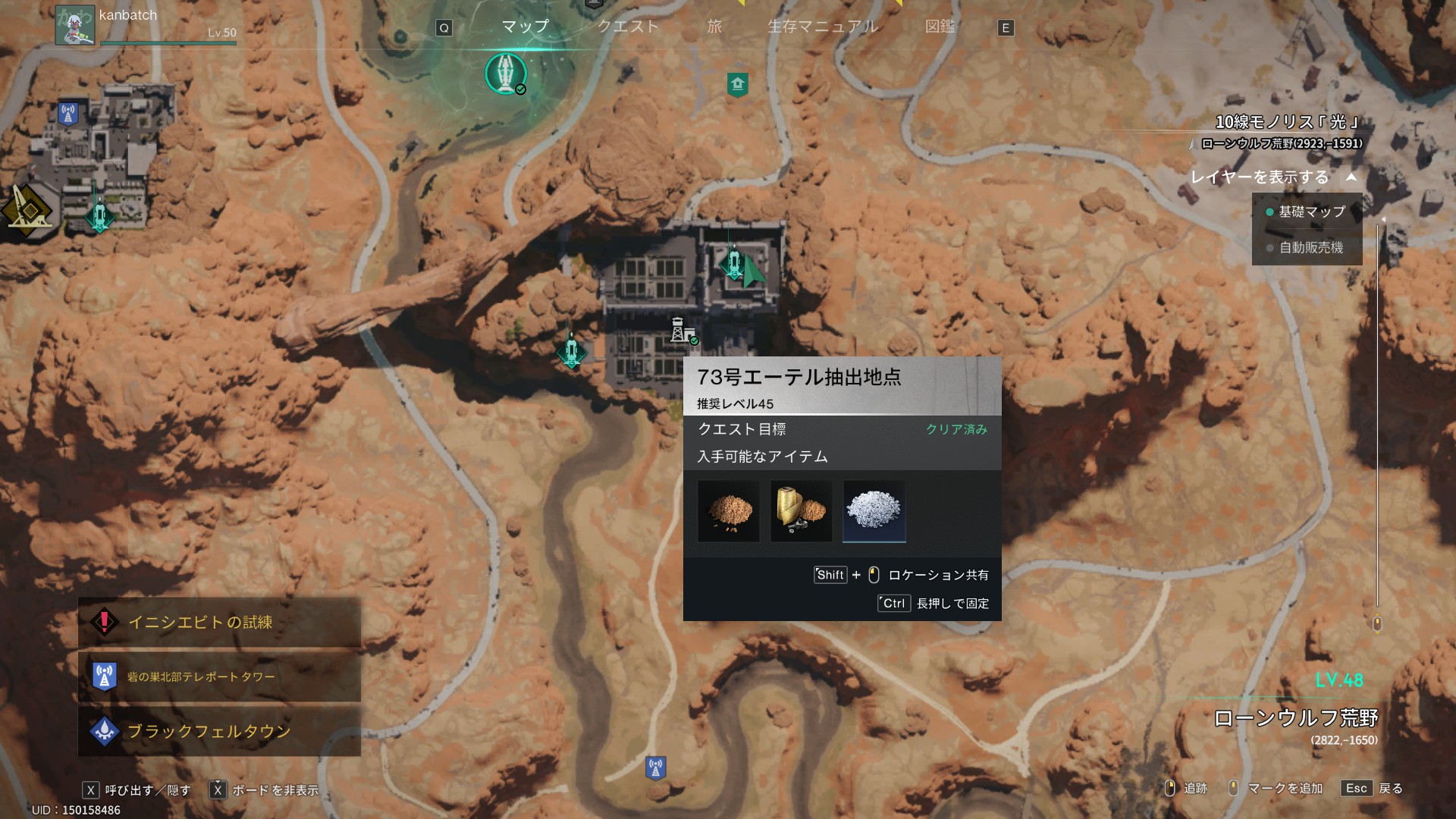Image resolution: width=1456 pixels, height=819 pixels.
Task: Switch to the マップ tab
Action: (x=525, y=27)
